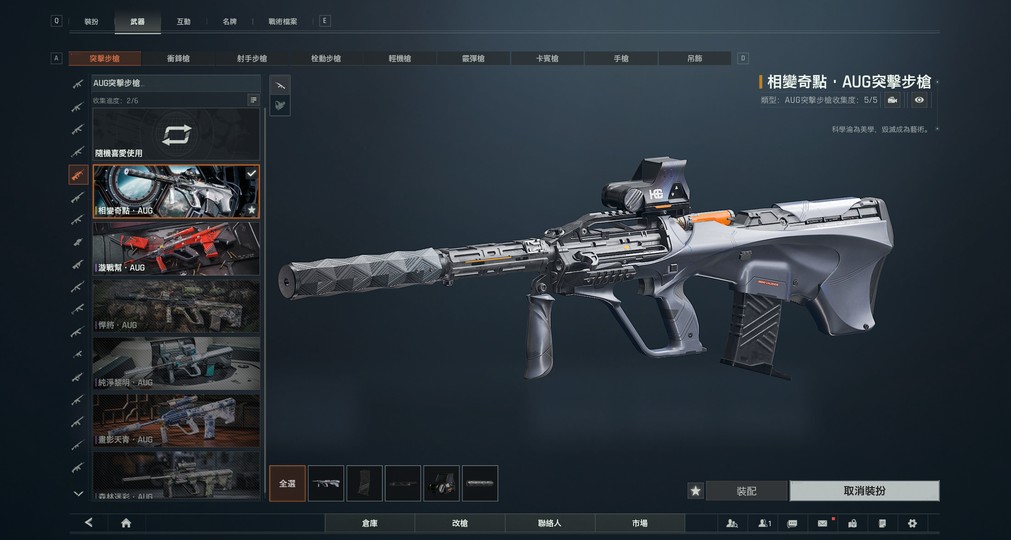
Task: Select the 凌戰幫 AUG red skin
Action: tap(176, 248)
